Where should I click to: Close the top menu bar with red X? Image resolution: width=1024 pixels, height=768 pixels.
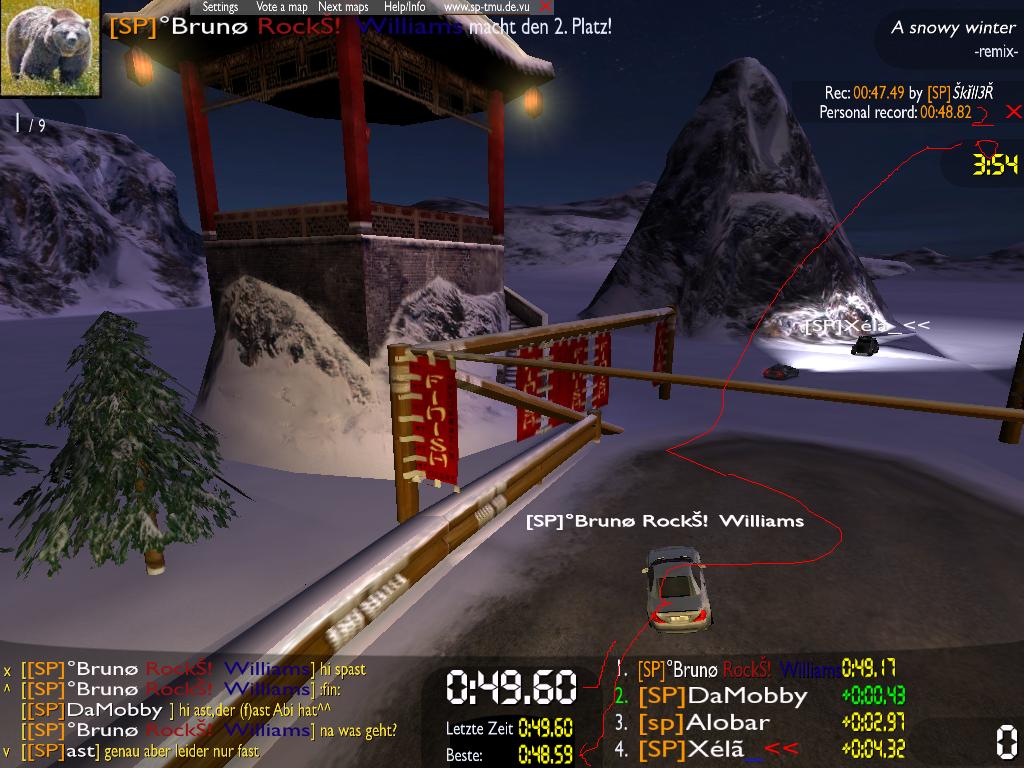pos(545,7)
